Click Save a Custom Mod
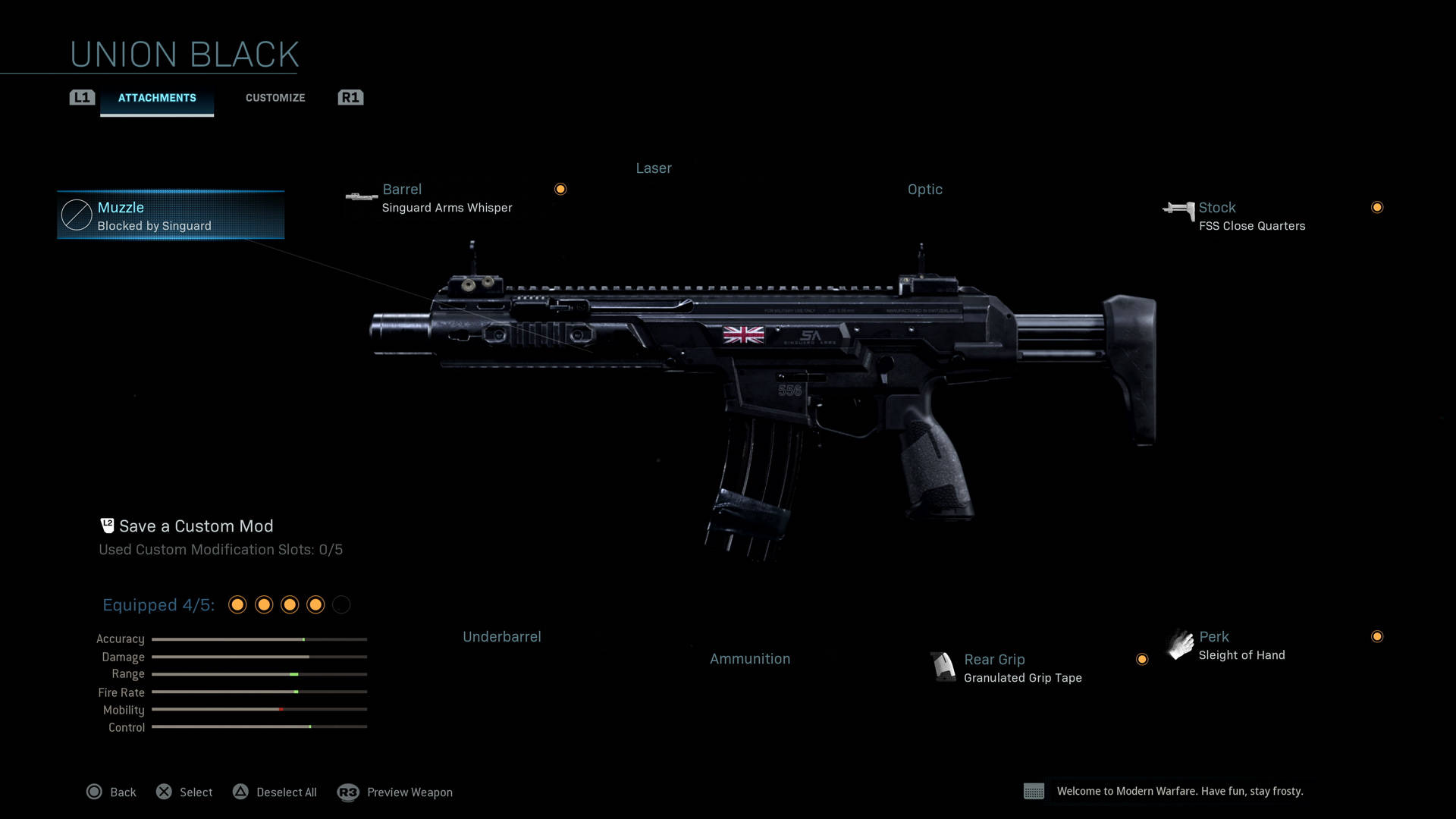Image resolution: width=1456 pixels, height=819 pixels. click(196, 526)
